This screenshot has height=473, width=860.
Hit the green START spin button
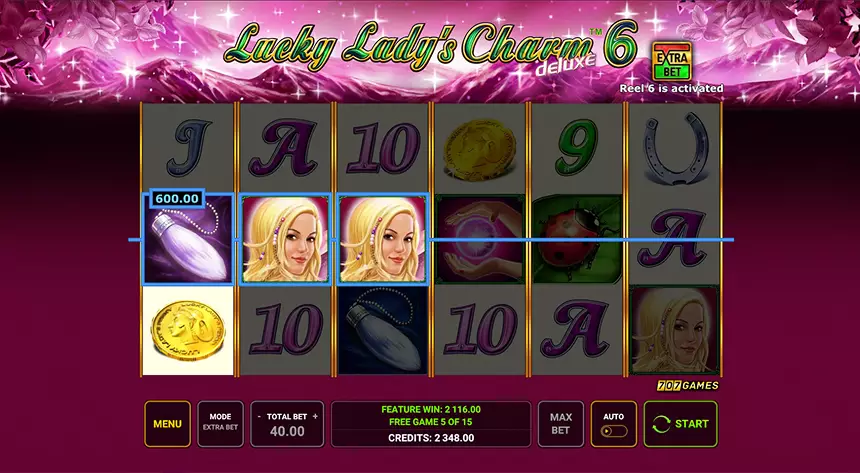point(680,424)
